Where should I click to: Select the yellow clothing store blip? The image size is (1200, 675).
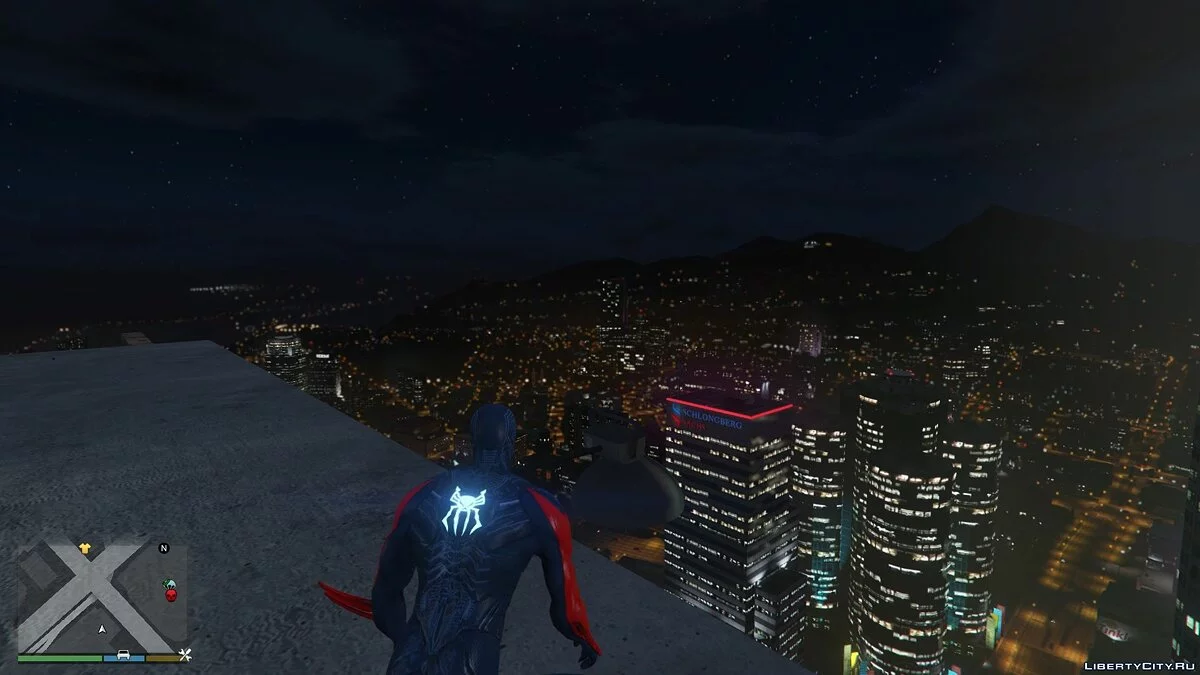pos(84,548)
